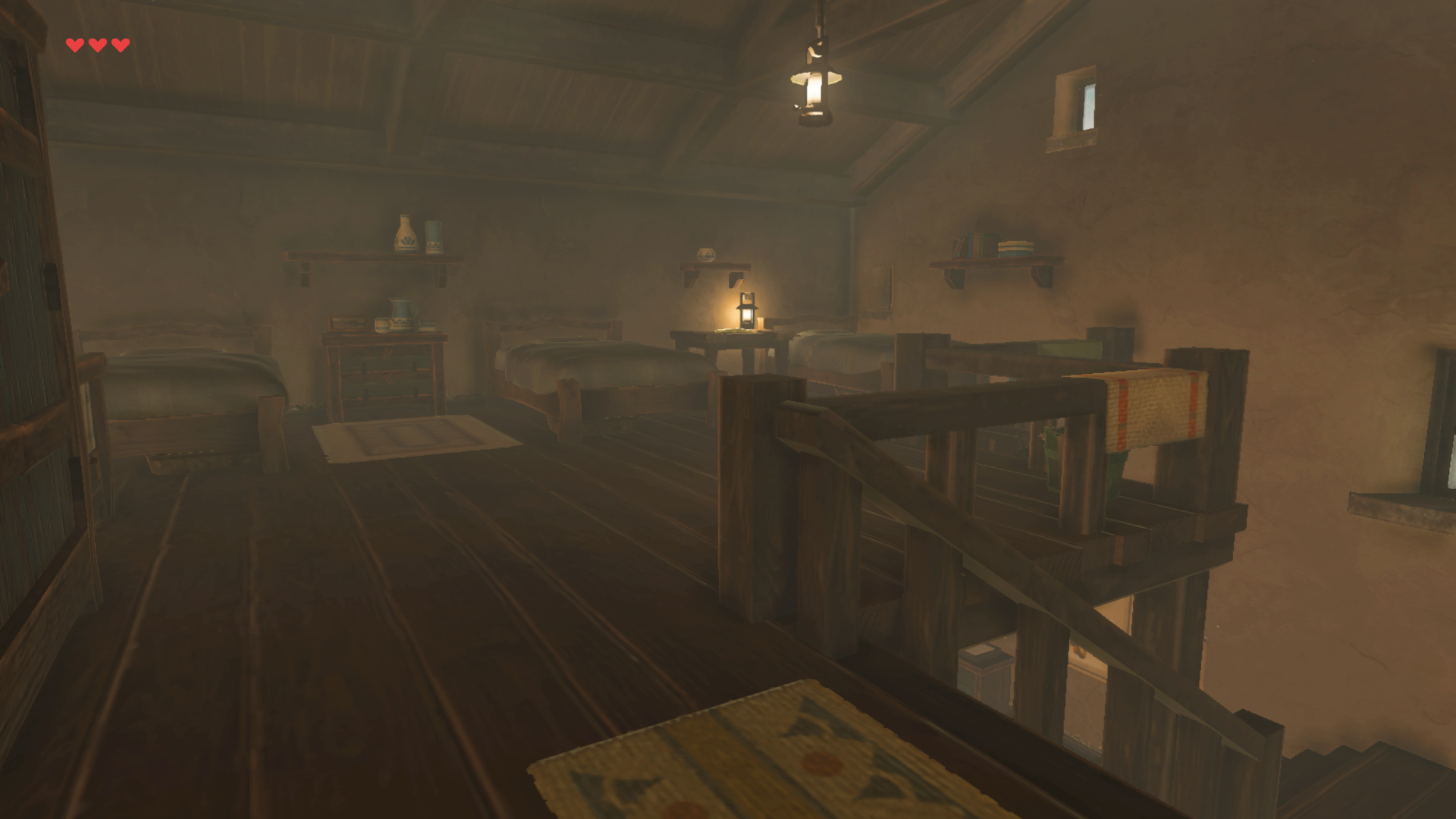
Task: Click the first heart in the health meter
Action: (74, 44)
